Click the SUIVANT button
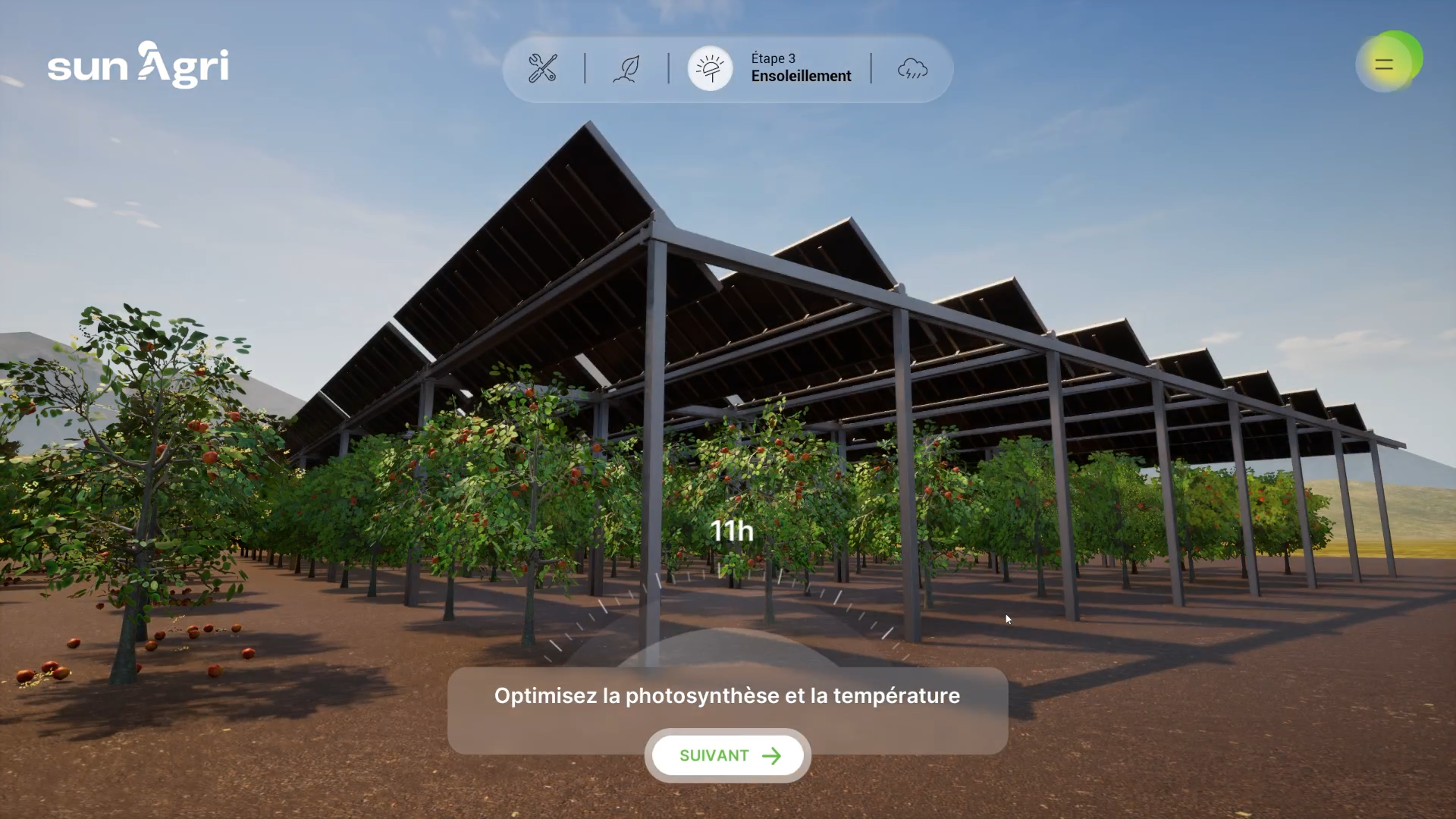The image size is (1456, 819). pos(728,755)
